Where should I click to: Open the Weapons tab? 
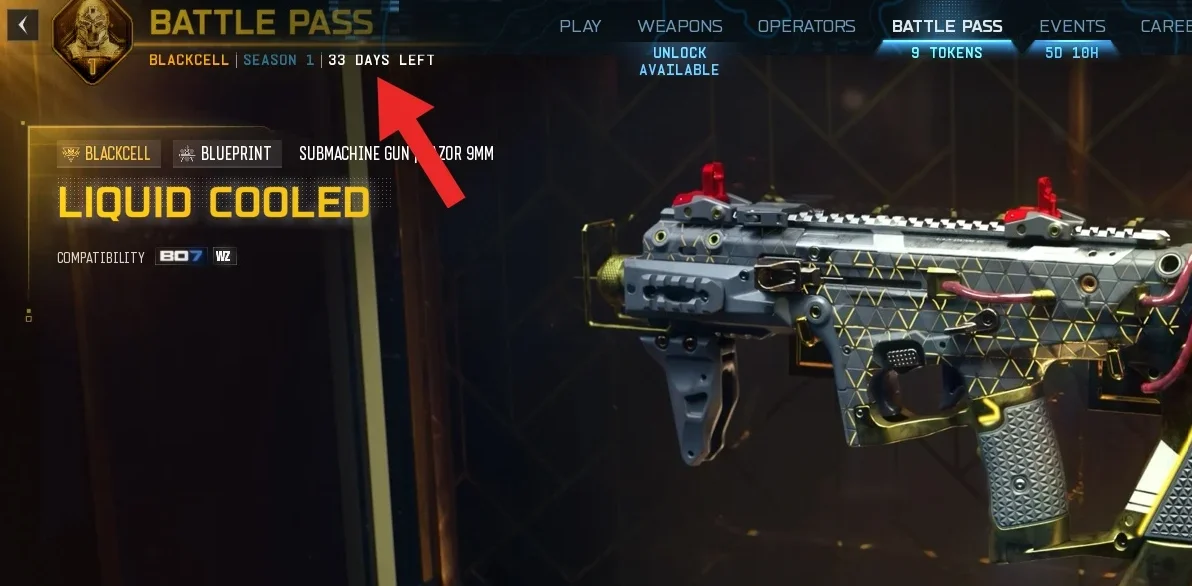coord(680,27)
